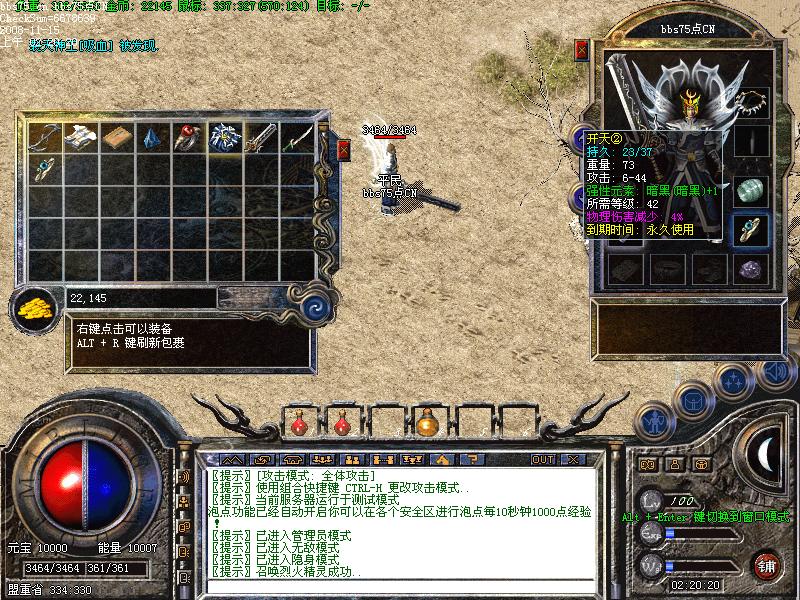The width and height of the screenshot is (800, 600).
Task: Select the highlighted blue-white armor item
Action: [222, 138]
